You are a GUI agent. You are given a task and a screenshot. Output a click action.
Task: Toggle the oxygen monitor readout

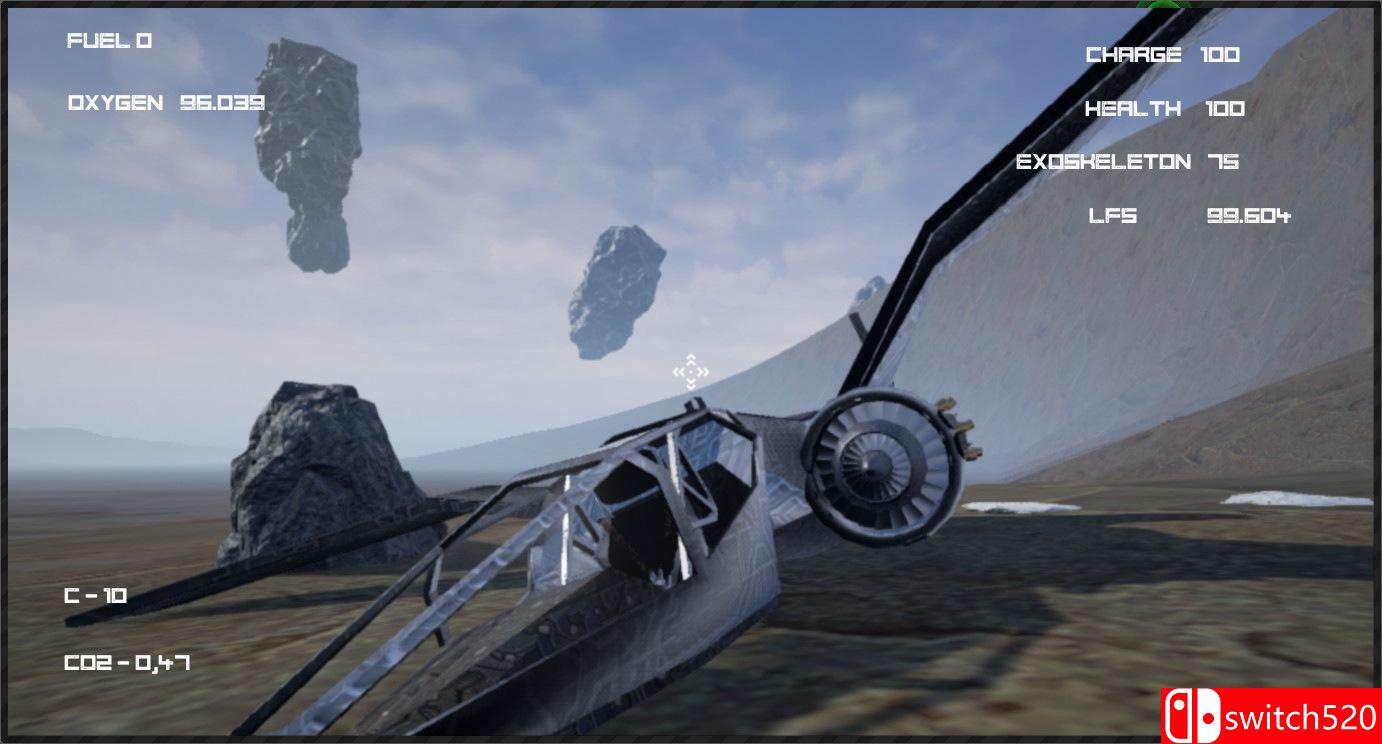tap(166, 101)
